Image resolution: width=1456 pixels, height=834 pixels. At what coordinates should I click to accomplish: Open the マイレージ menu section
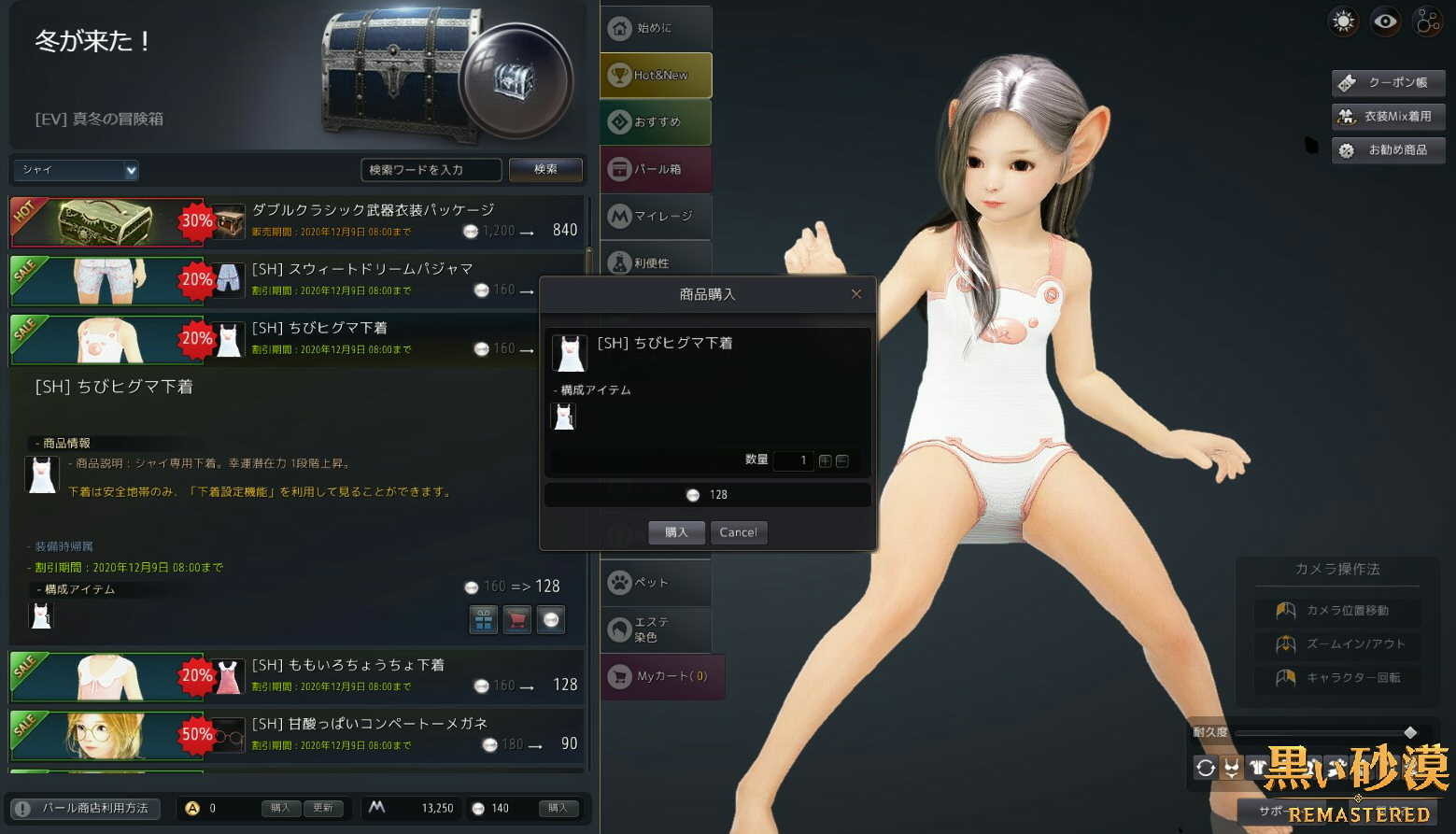coord(655,216)
